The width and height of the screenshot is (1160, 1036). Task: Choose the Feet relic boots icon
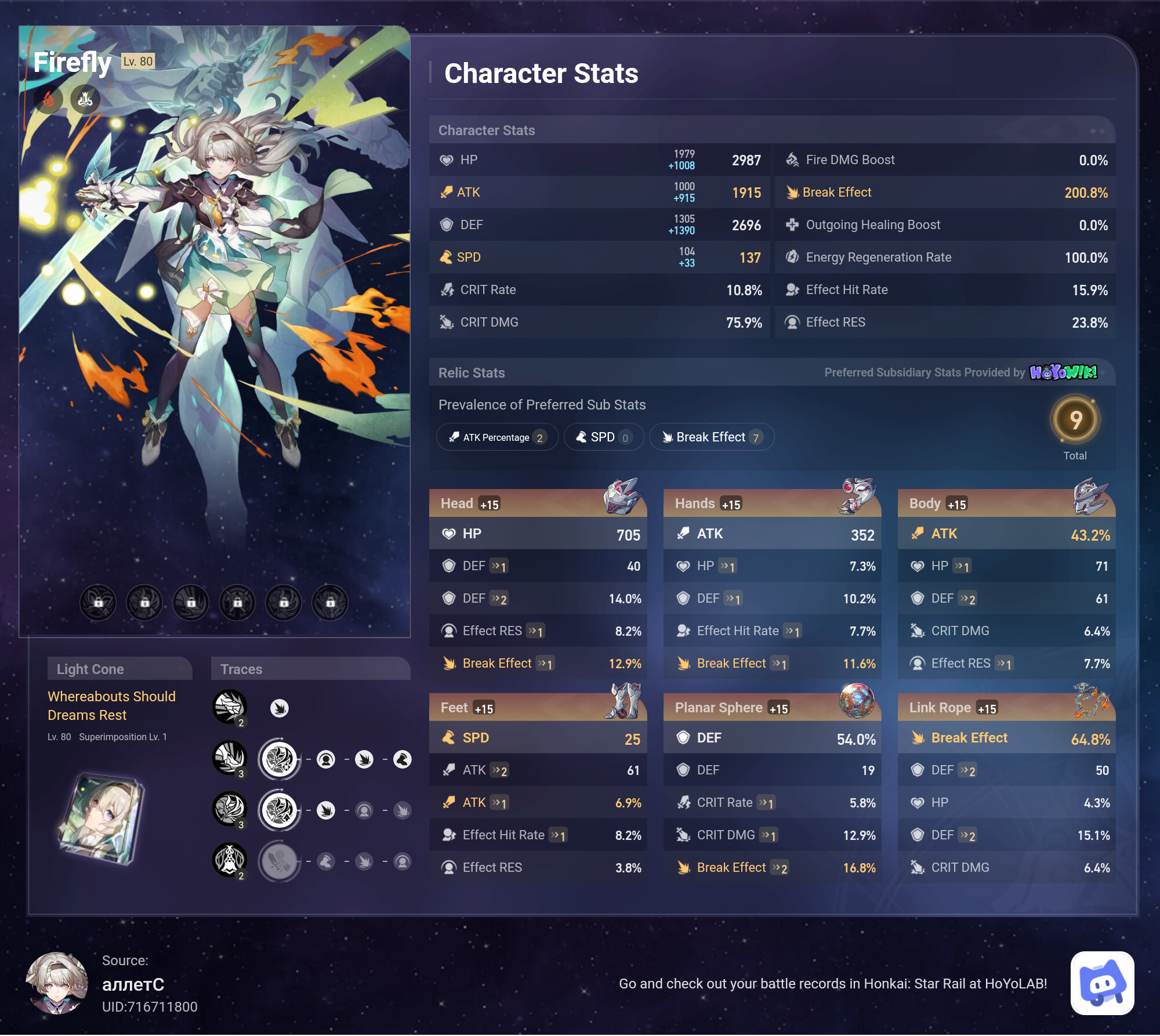pos(624,701)
